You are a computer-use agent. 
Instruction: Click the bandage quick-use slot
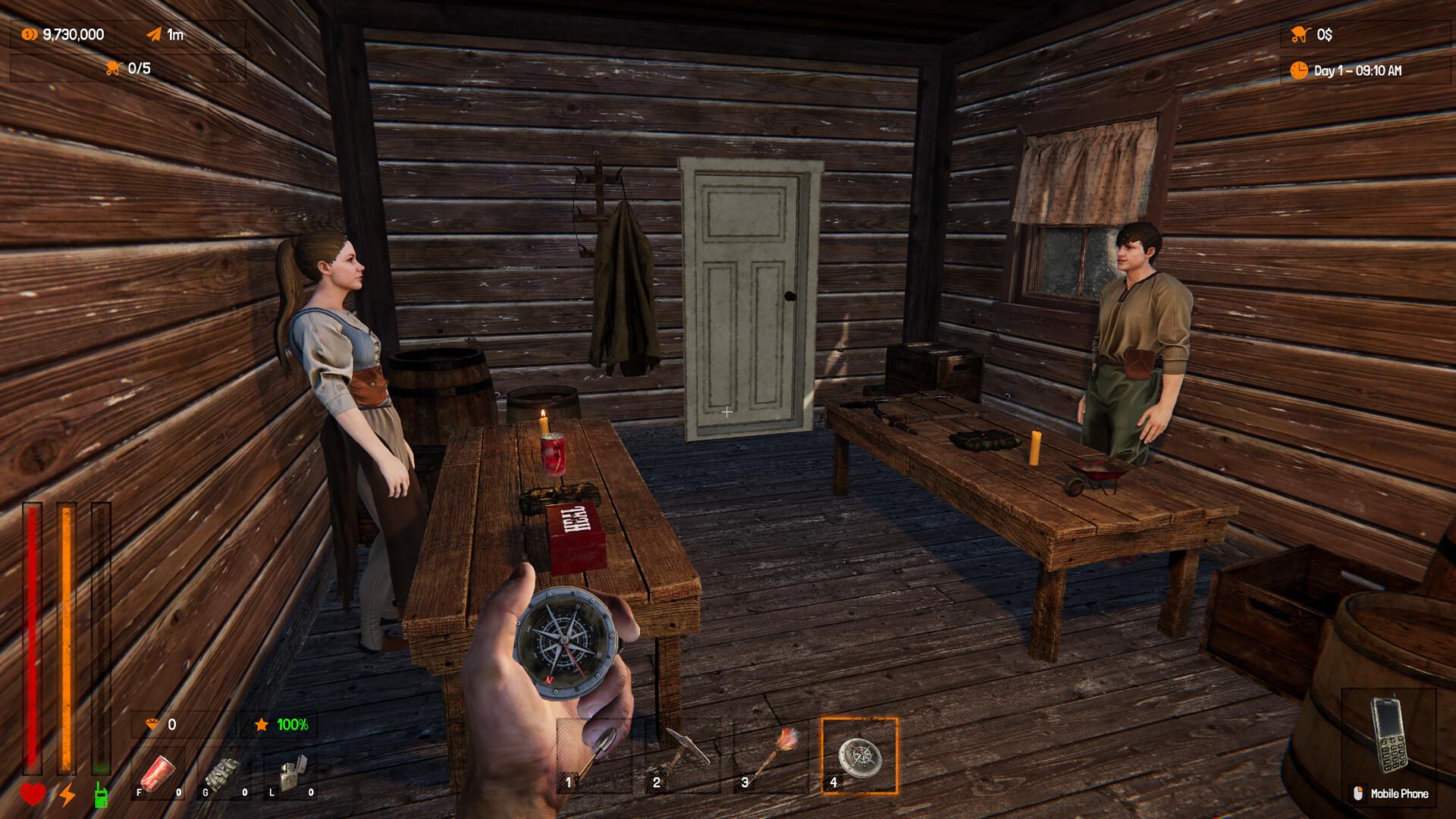pyautogui.click(x=224, y=773)
